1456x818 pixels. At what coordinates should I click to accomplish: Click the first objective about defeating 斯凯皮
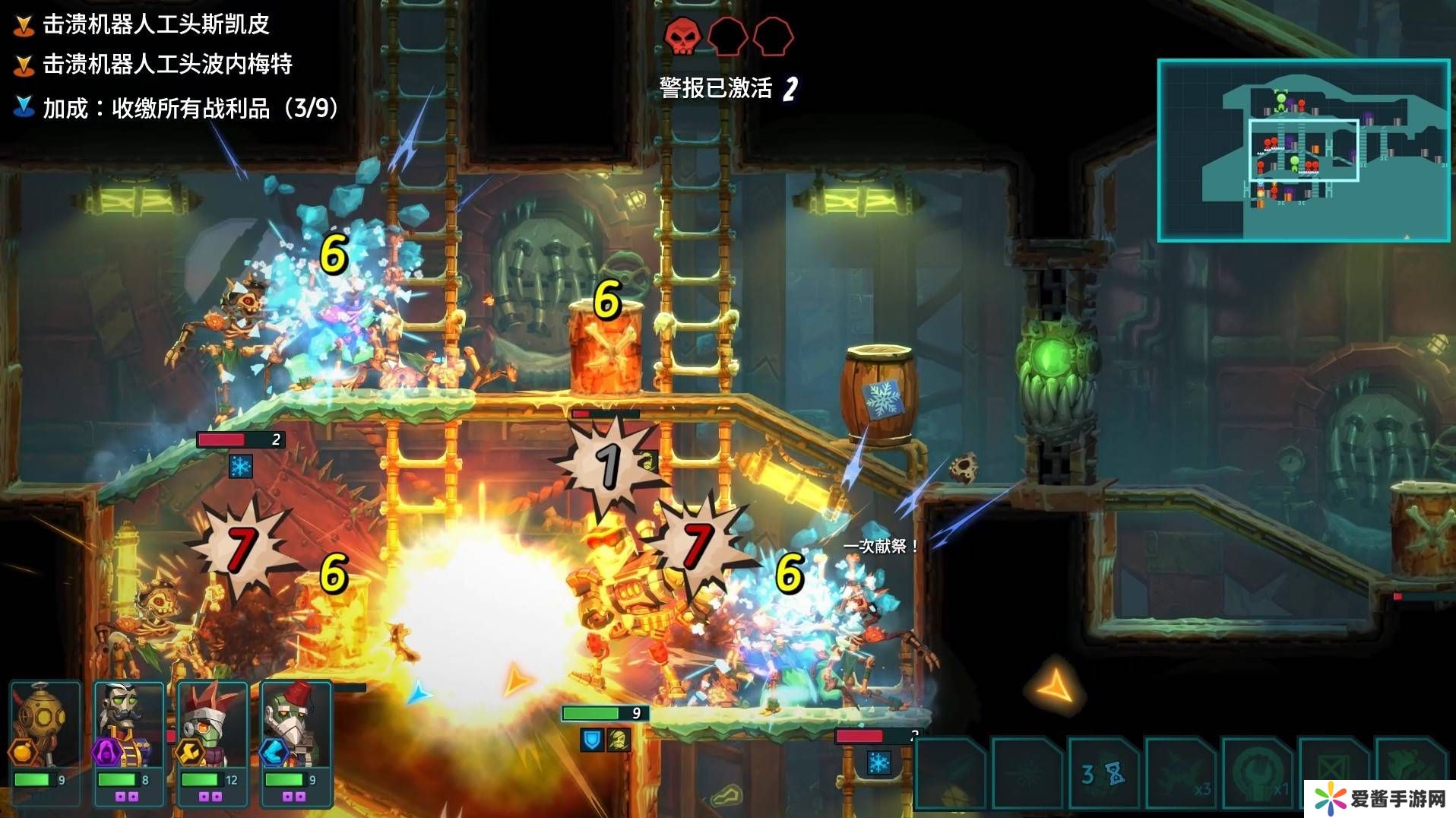[x=156, y=24]
